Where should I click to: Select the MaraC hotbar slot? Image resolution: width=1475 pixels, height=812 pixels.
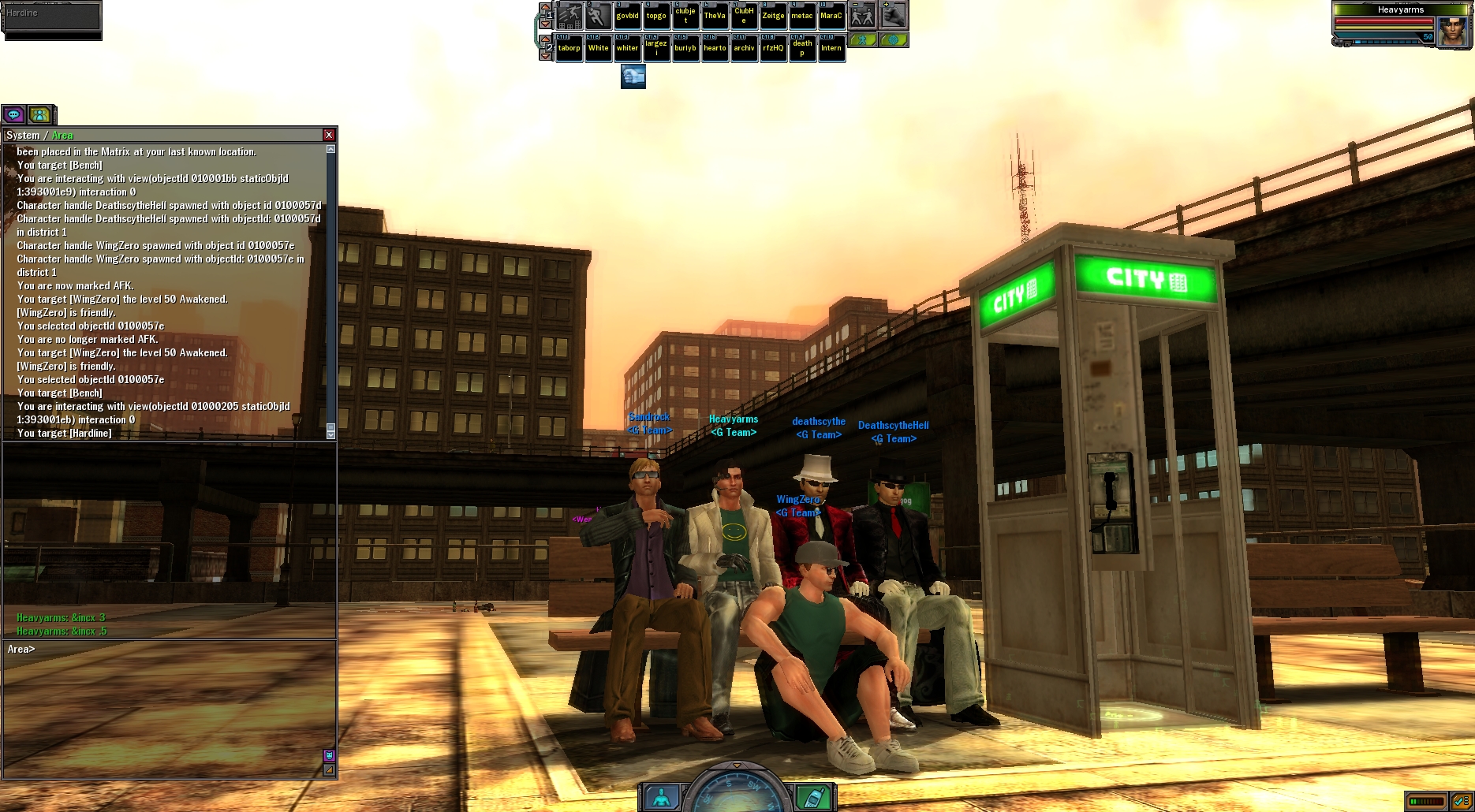pos(831,15)
